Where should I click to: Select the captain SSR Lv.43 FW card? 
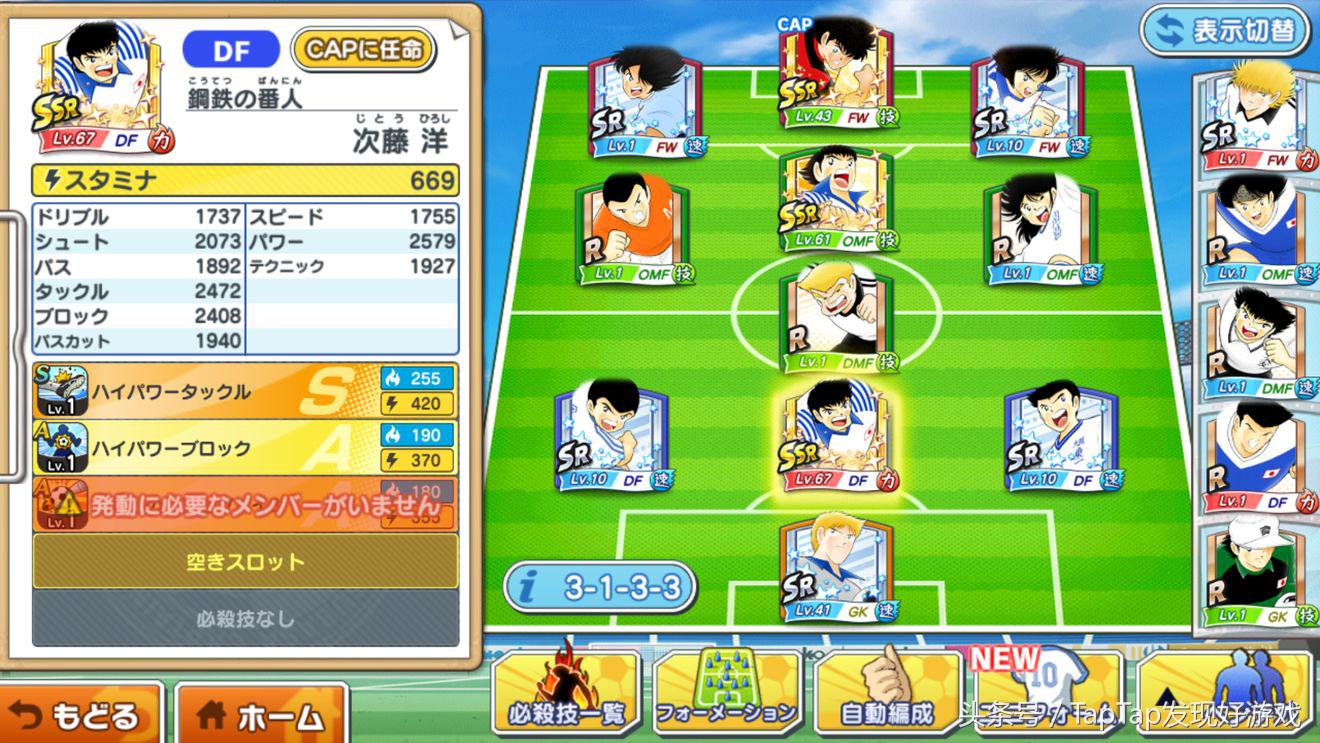tap(837, 80)
